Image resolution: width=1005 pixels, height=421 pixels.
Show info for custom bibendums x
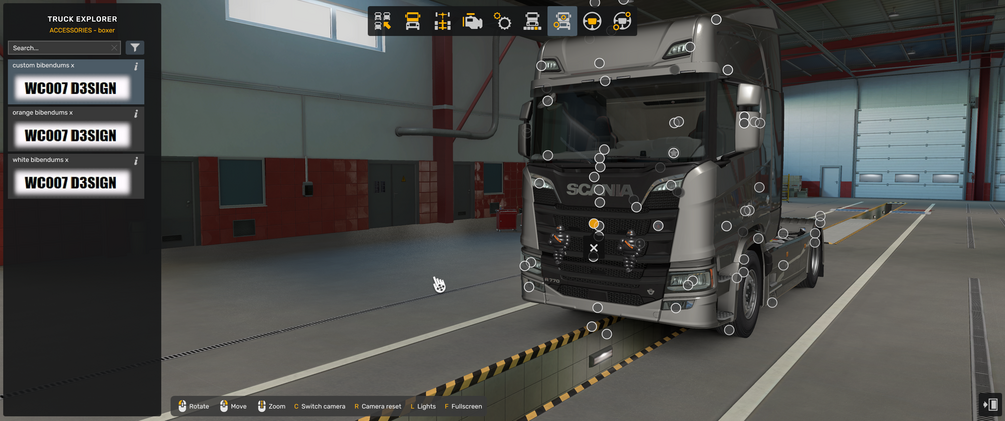coord(136,66)
